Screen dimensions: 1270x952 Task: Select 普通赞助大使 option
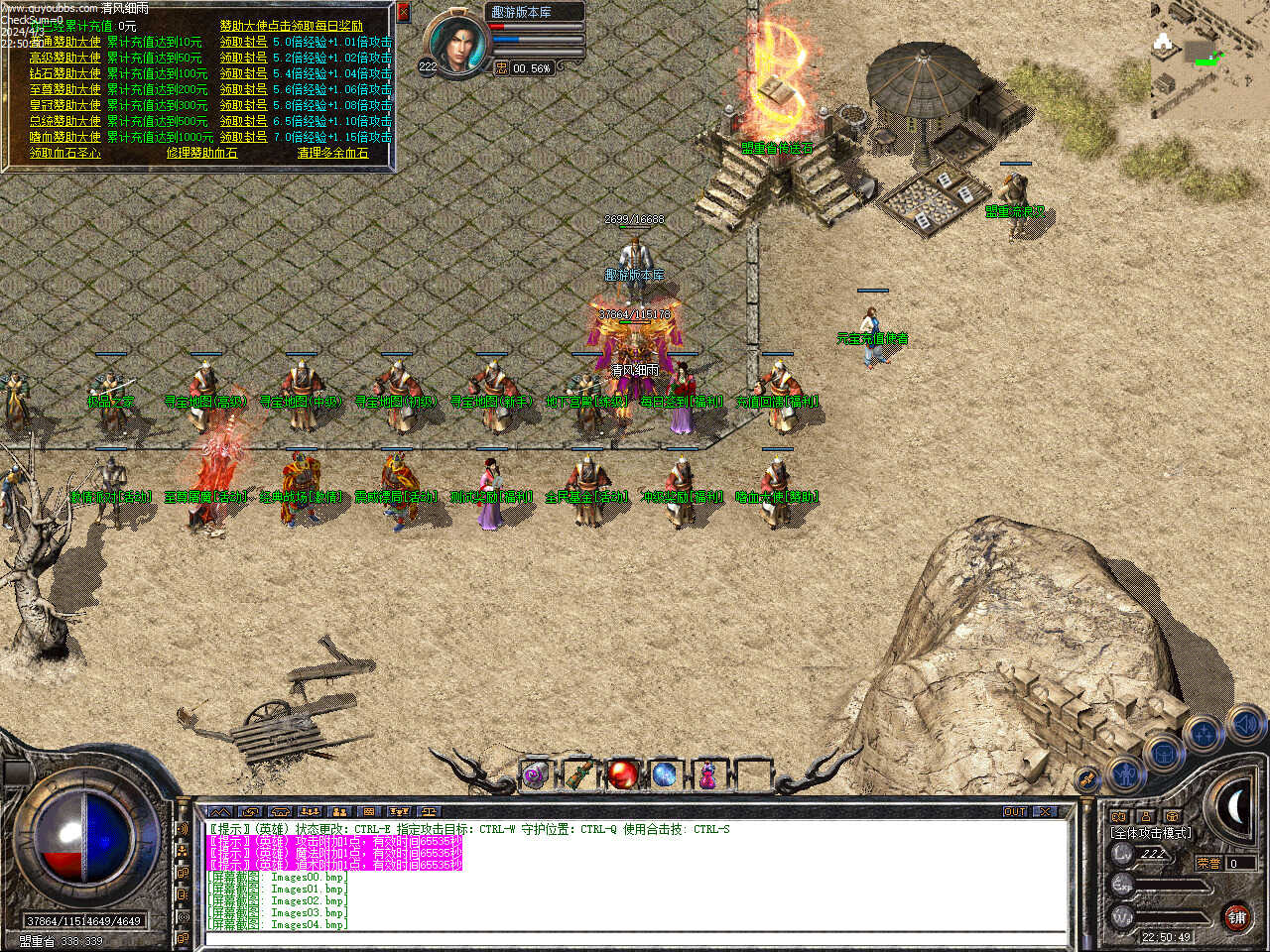coord(64,42)
